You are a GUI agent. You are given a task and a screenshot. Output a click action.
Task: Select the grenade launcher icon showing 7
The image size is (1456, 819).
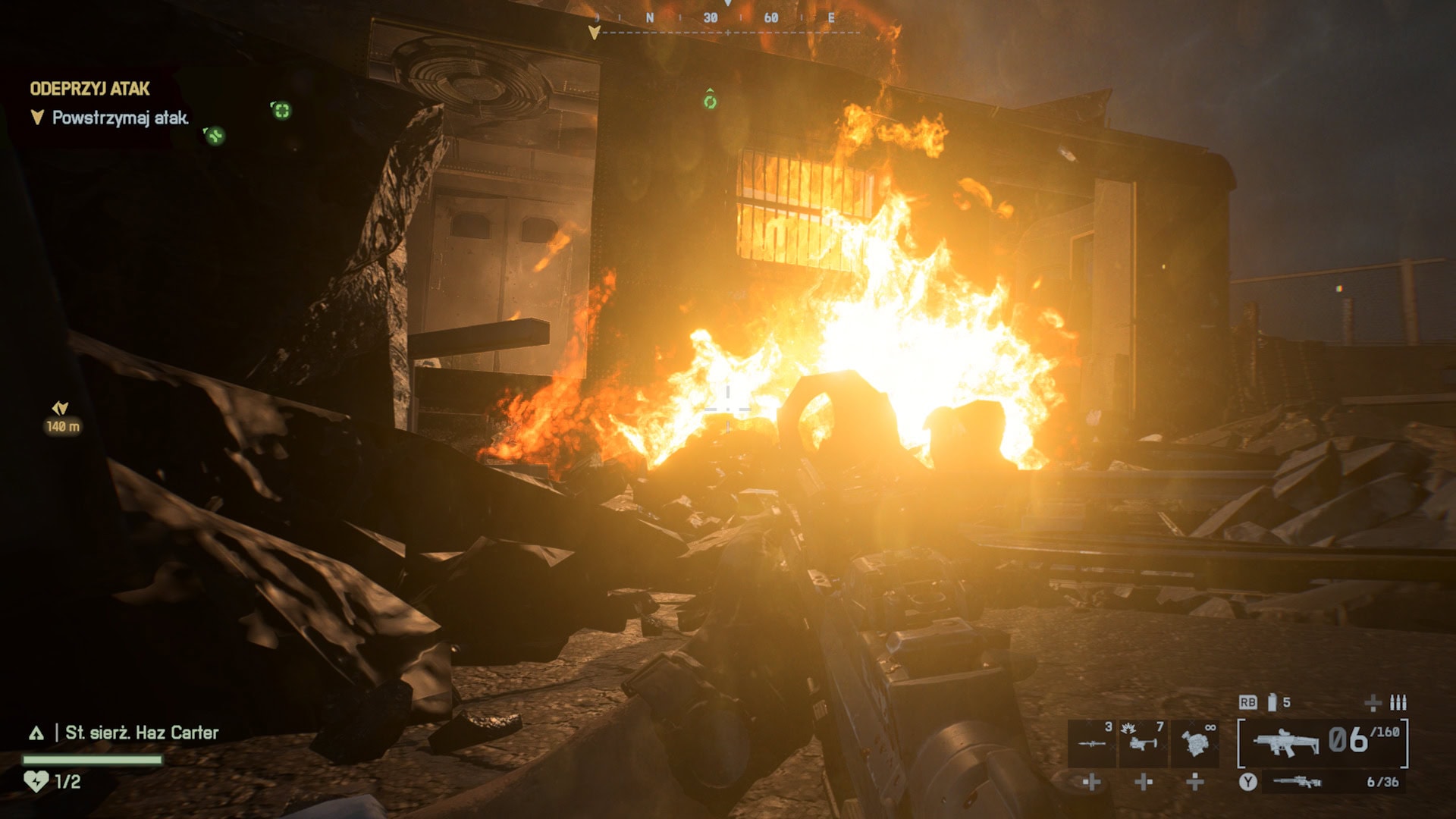click(x=1144, y=744)
